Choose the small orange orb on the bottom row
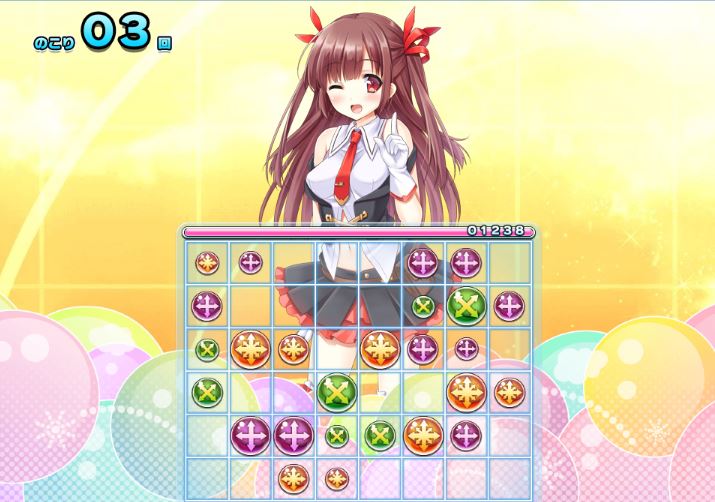Viewport: 715px width, 502px height. pyautogui.click(x=337, y=478)
